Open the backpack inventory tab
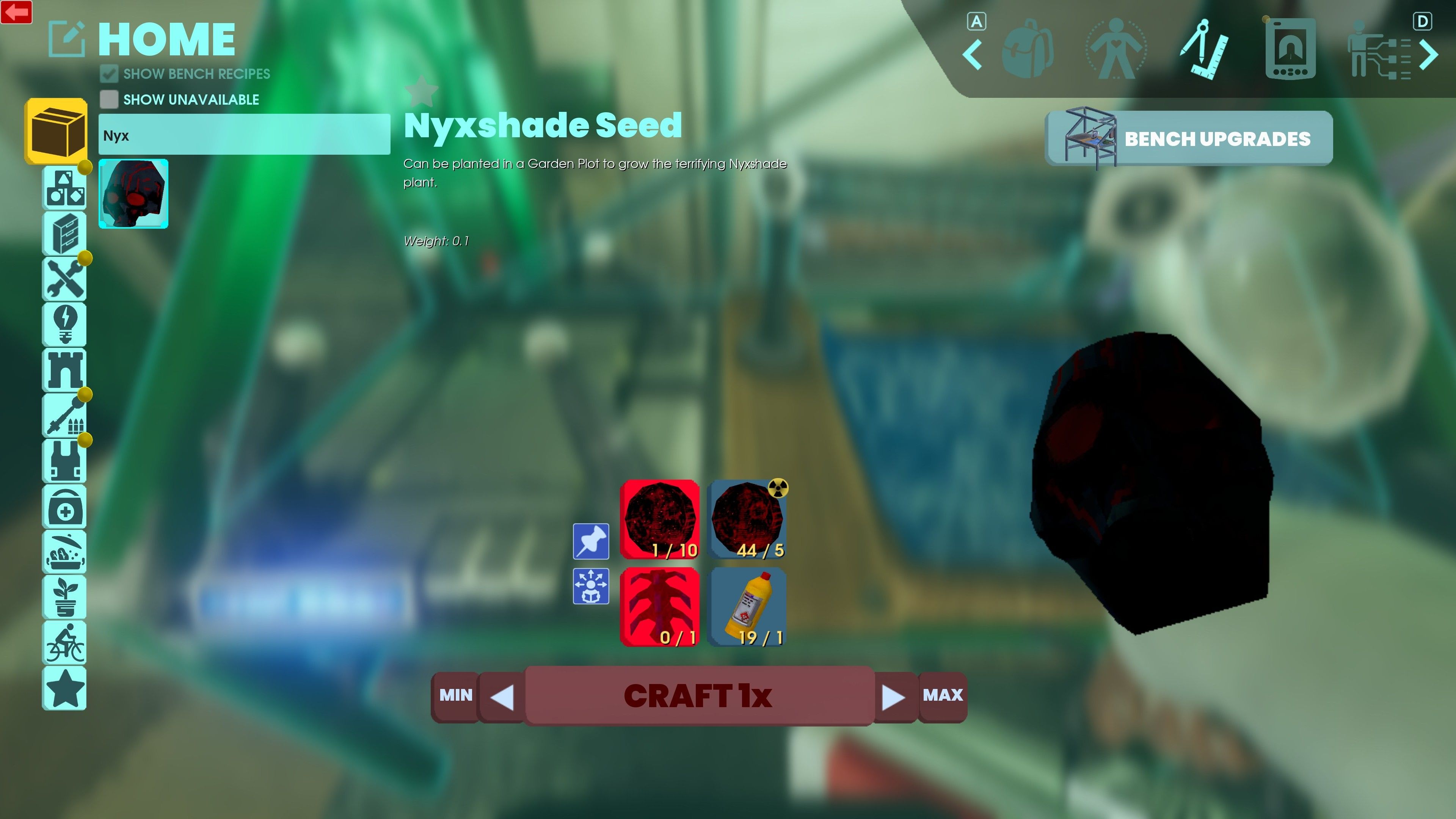Viewport: 1456px width, 819px height. [x=1028, y=49]
